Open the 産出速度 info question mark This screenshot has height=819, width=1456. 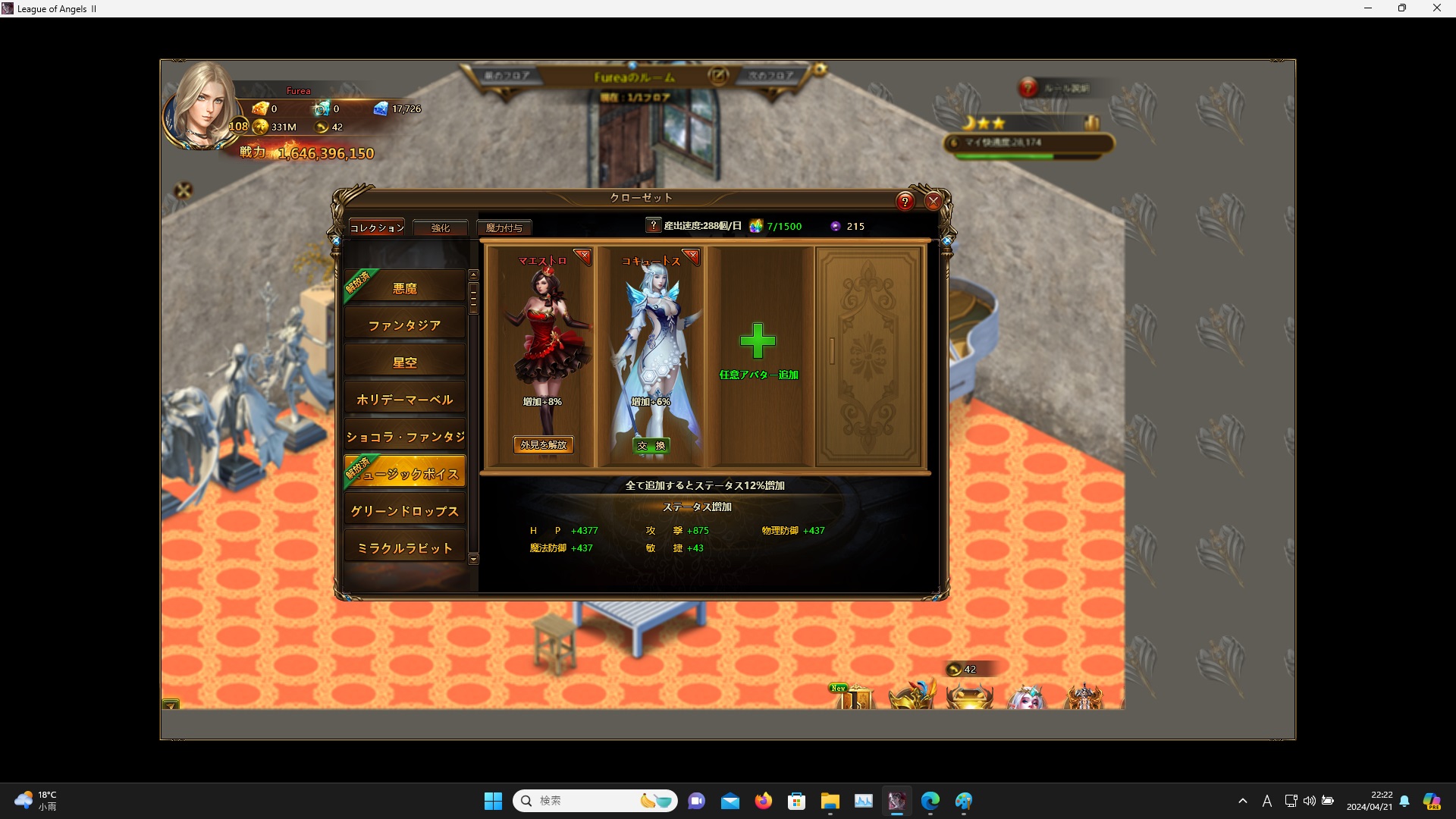653,225
